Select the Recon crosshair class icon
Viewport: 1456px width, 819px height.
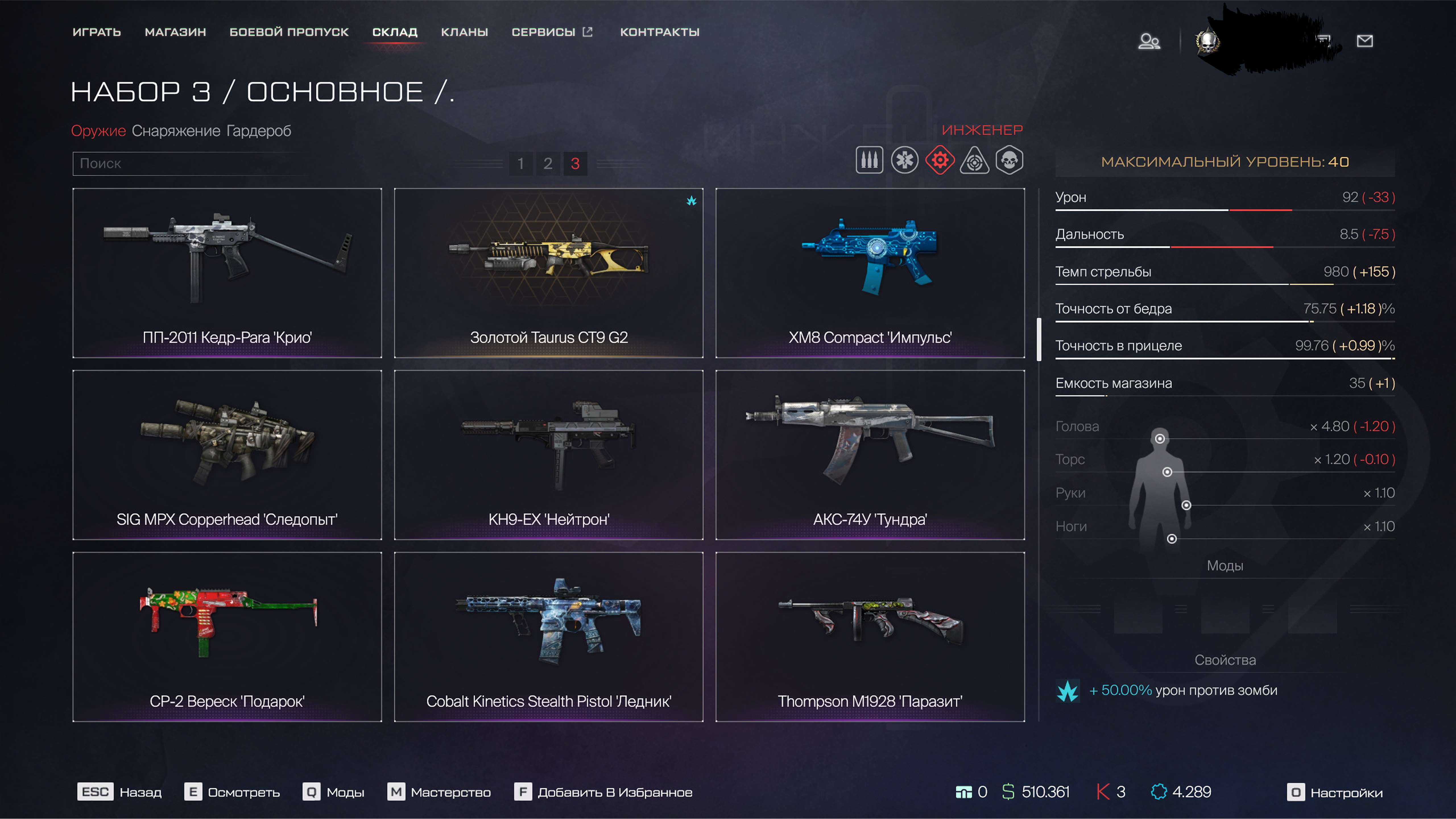click(976, 160)
